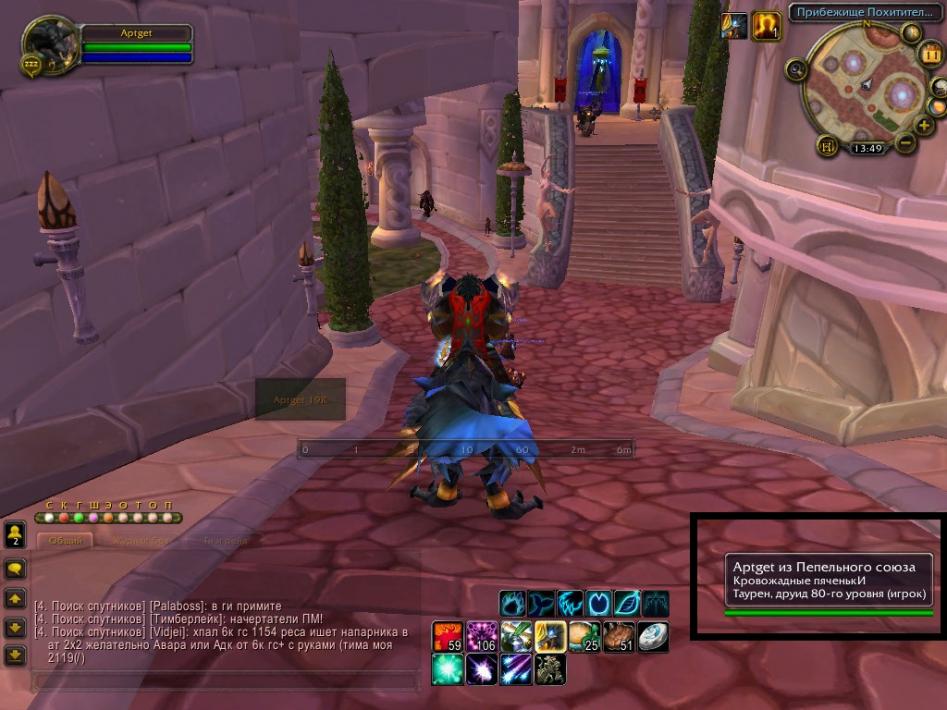
Task: Cast the green starburst spell
Action: pyautogui.click(x=446, y=669)
